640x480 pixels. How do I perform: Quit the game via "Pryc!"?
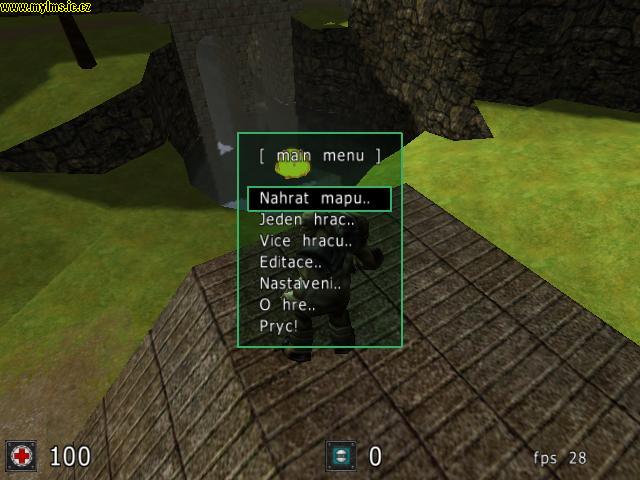tap(279, 326)
